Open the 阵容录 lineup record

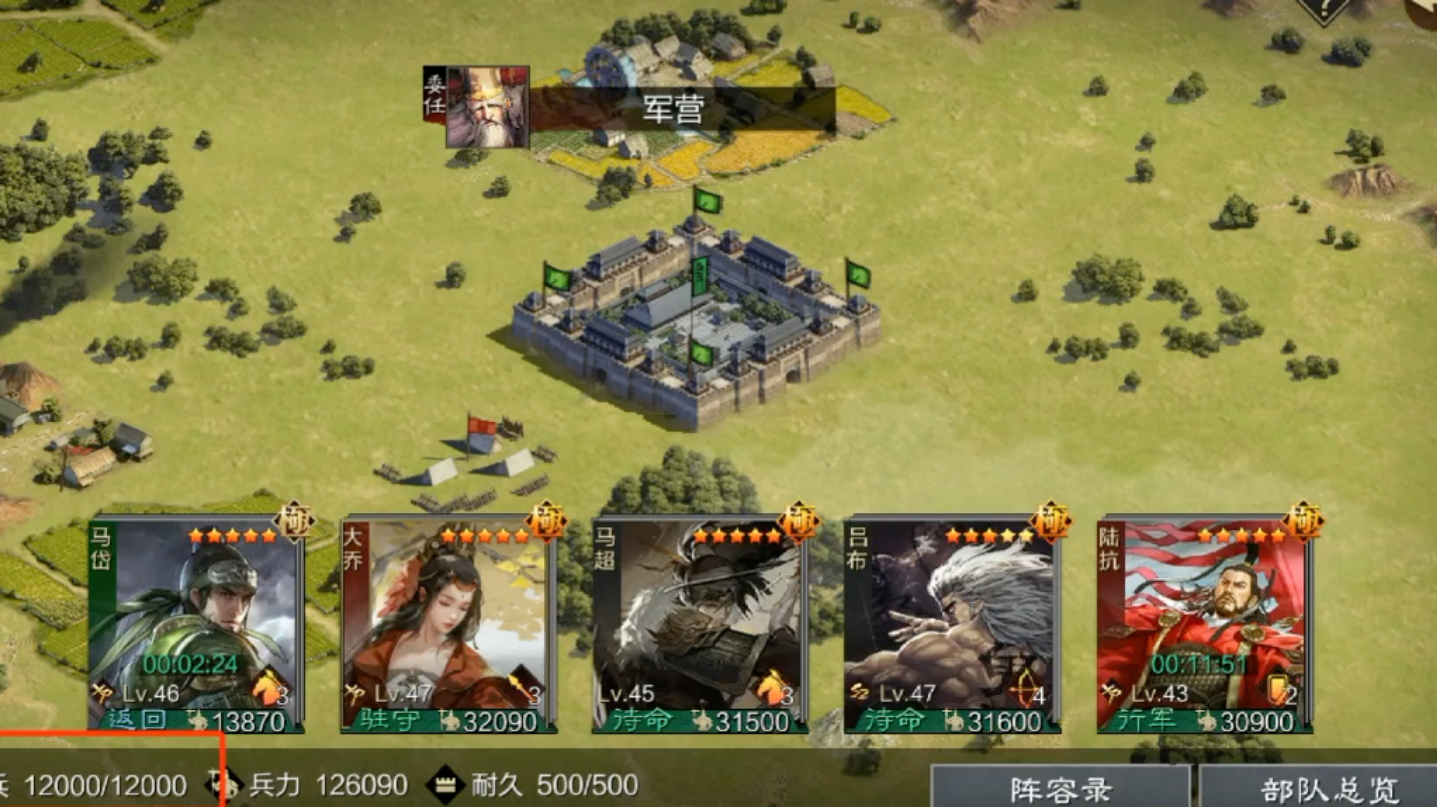[x=1061, y=788]
